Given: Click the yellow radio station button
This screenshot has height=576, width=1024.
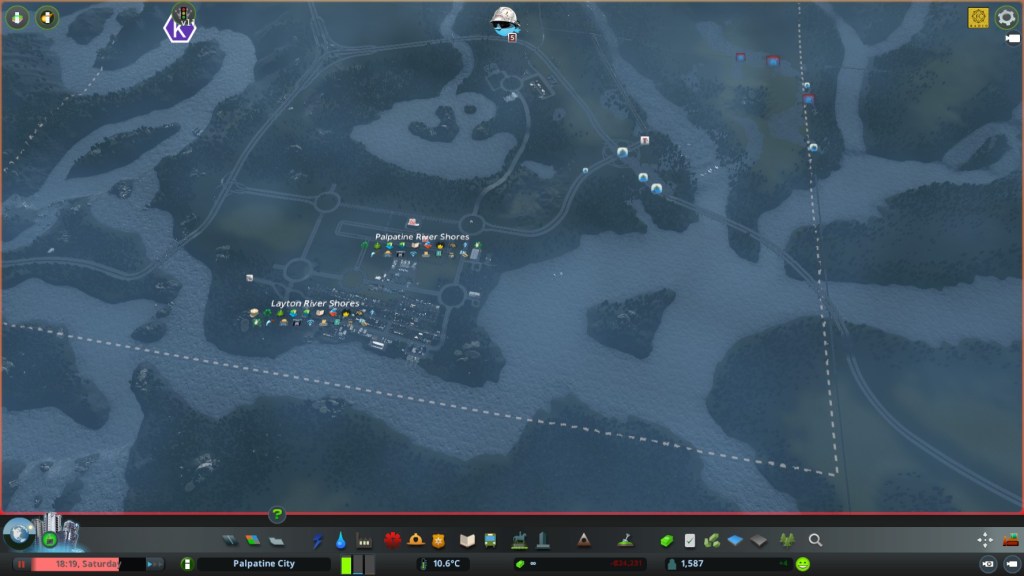Looking at the screenshot, I should click(977, 17).
